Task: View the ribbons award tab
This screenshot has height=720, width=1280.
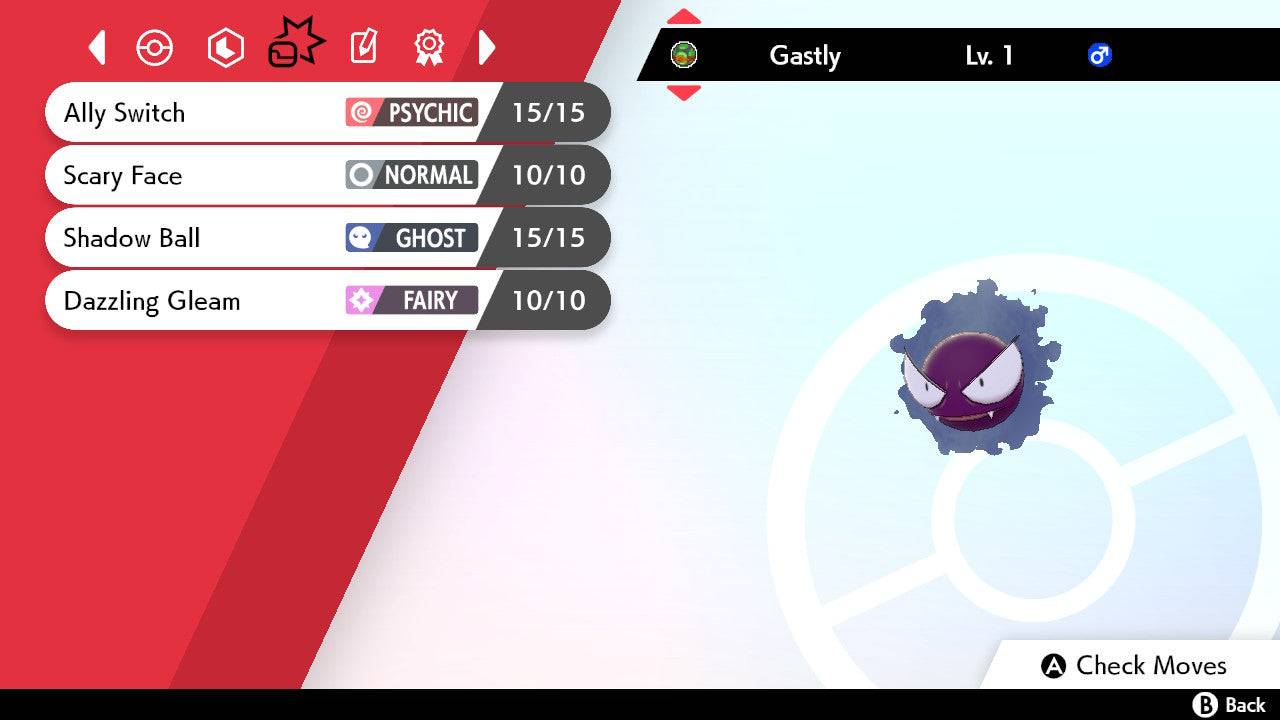Action: (x=429, y=47)
